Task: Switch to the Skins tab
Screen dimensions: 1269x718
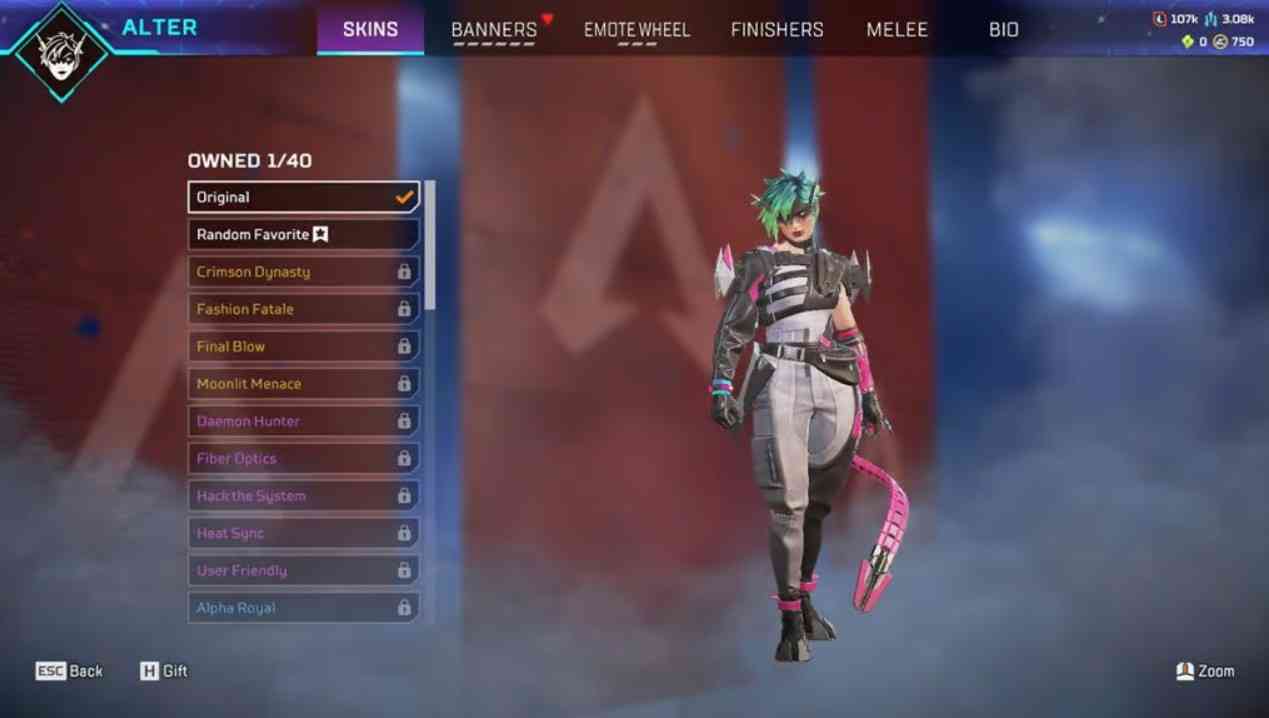Action: click(x=370, y=30)
